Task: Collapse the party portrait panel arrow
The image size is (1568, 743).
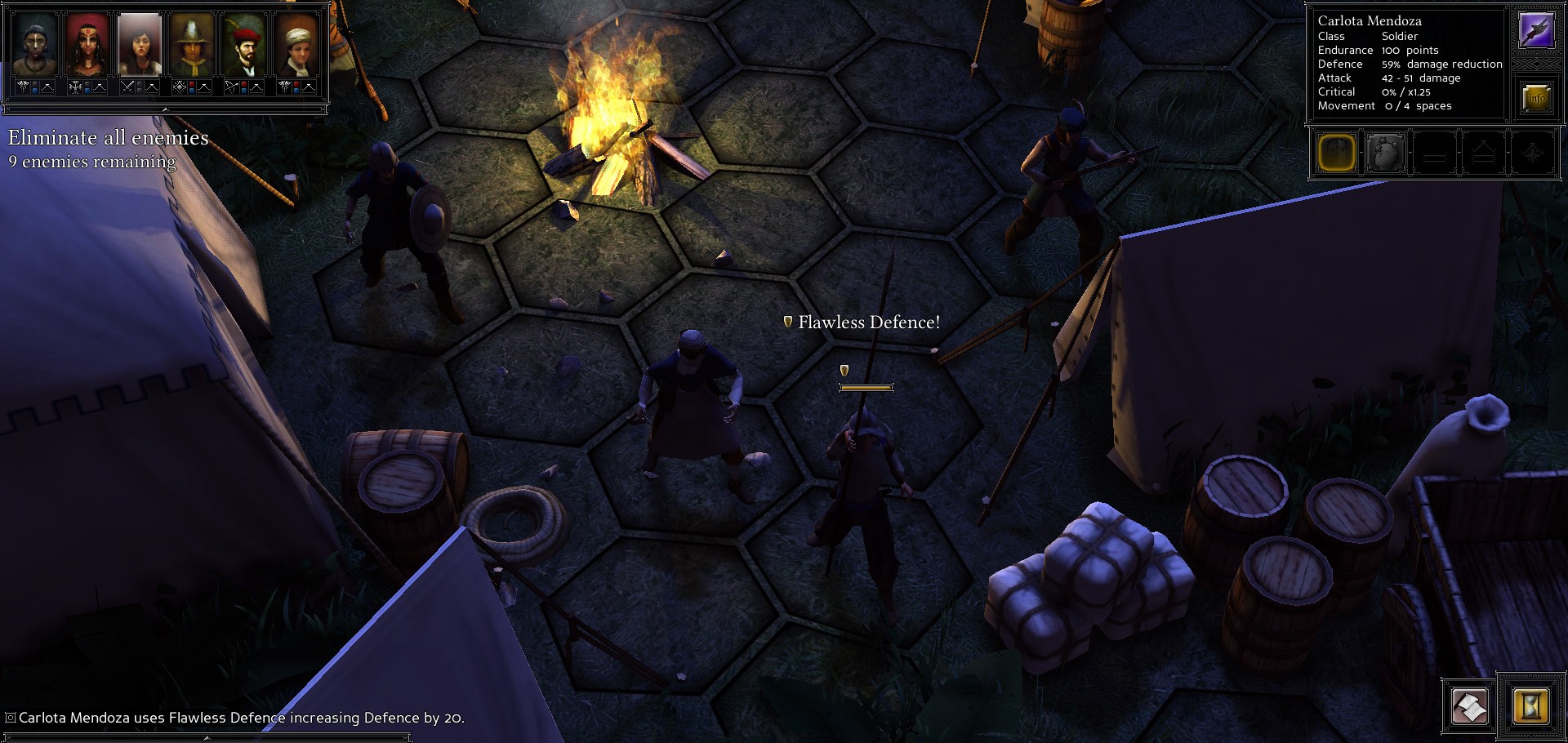Action: tap(165, 109)
